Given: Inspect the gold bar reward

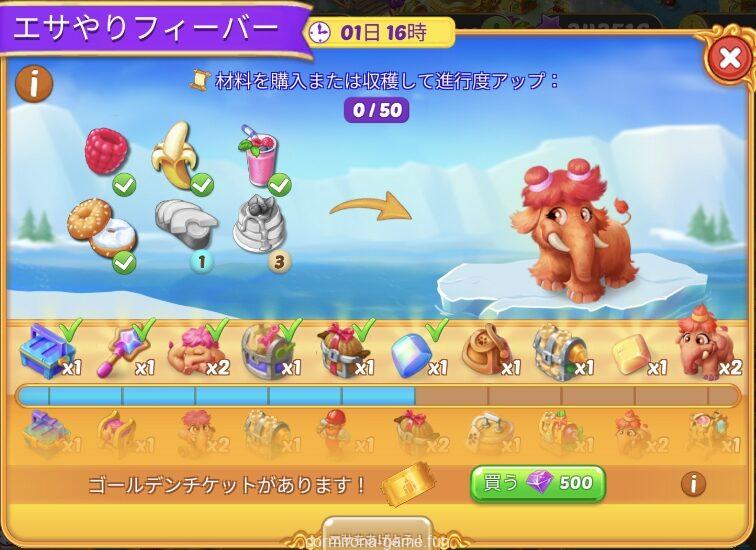Looking at the screenshot, I should (631, 352).
